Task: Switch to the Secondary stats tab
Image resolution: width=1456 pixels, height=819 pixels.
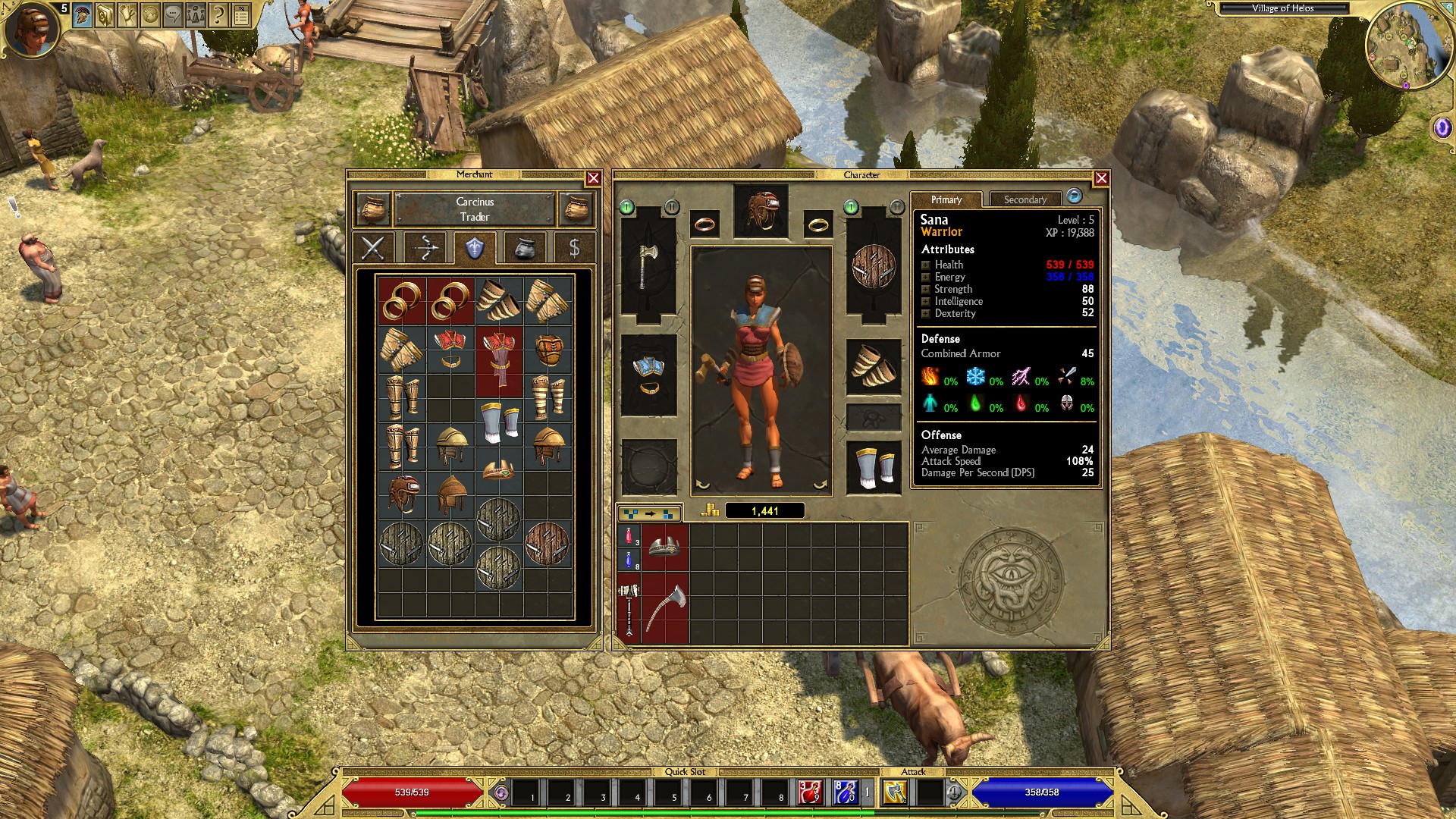Action: [1025, 199]
